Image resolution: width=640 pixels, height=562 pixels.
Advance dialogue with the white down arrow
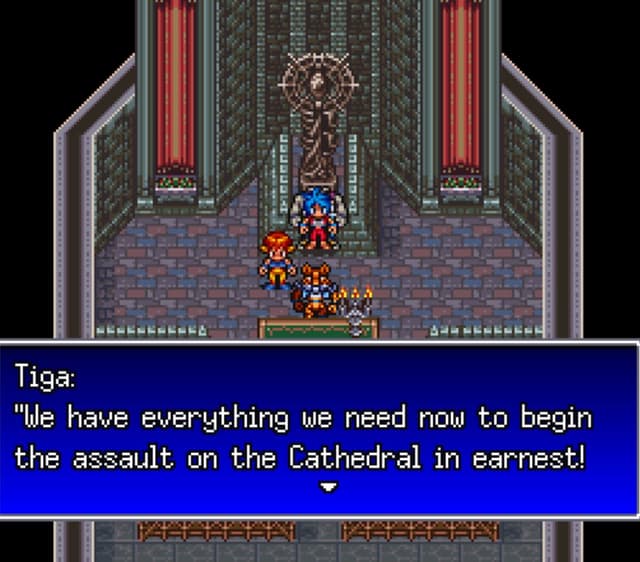point(327,487)
